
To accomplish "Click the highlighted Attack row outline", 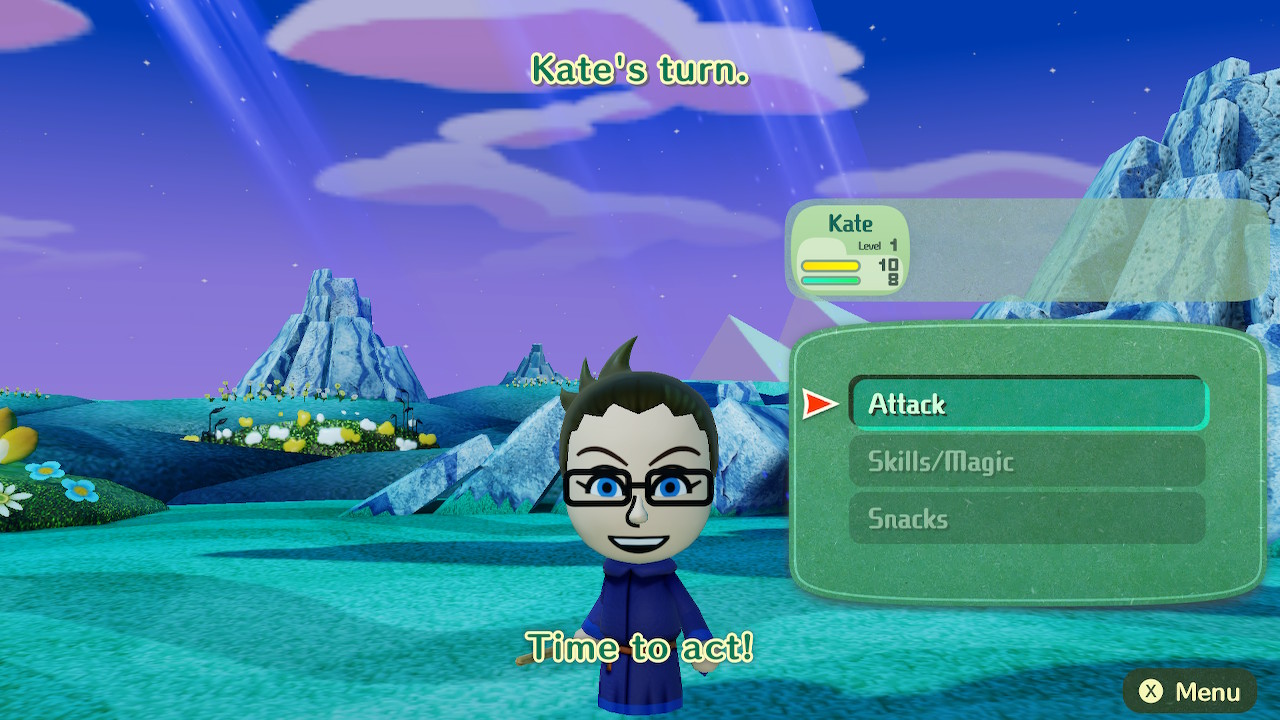I will (x=1027, y=403).
